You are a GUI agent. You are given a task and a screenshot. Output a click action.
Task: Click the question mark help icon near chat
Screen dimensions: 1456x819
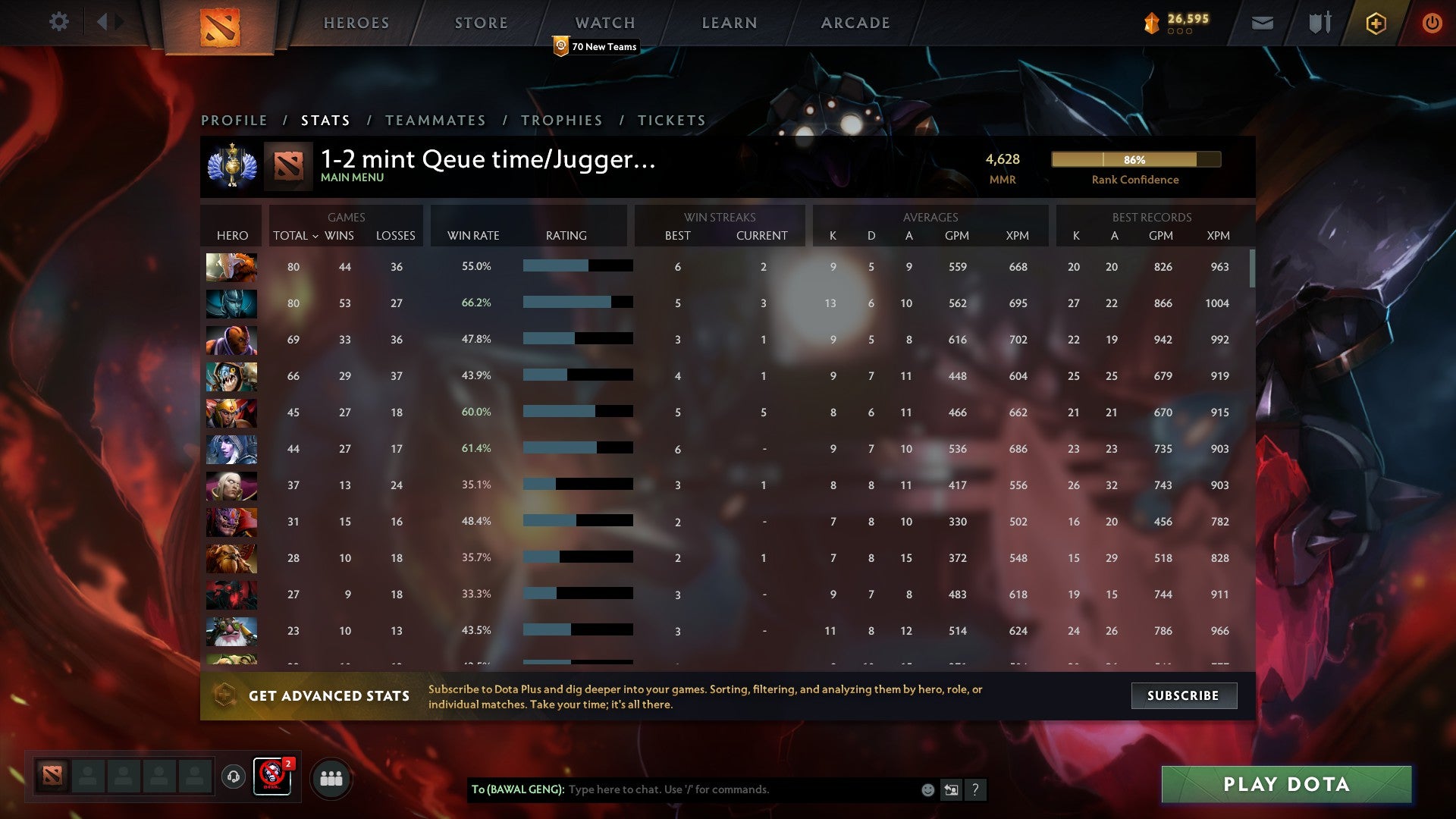pyautogui.click(x=977, y=789)
